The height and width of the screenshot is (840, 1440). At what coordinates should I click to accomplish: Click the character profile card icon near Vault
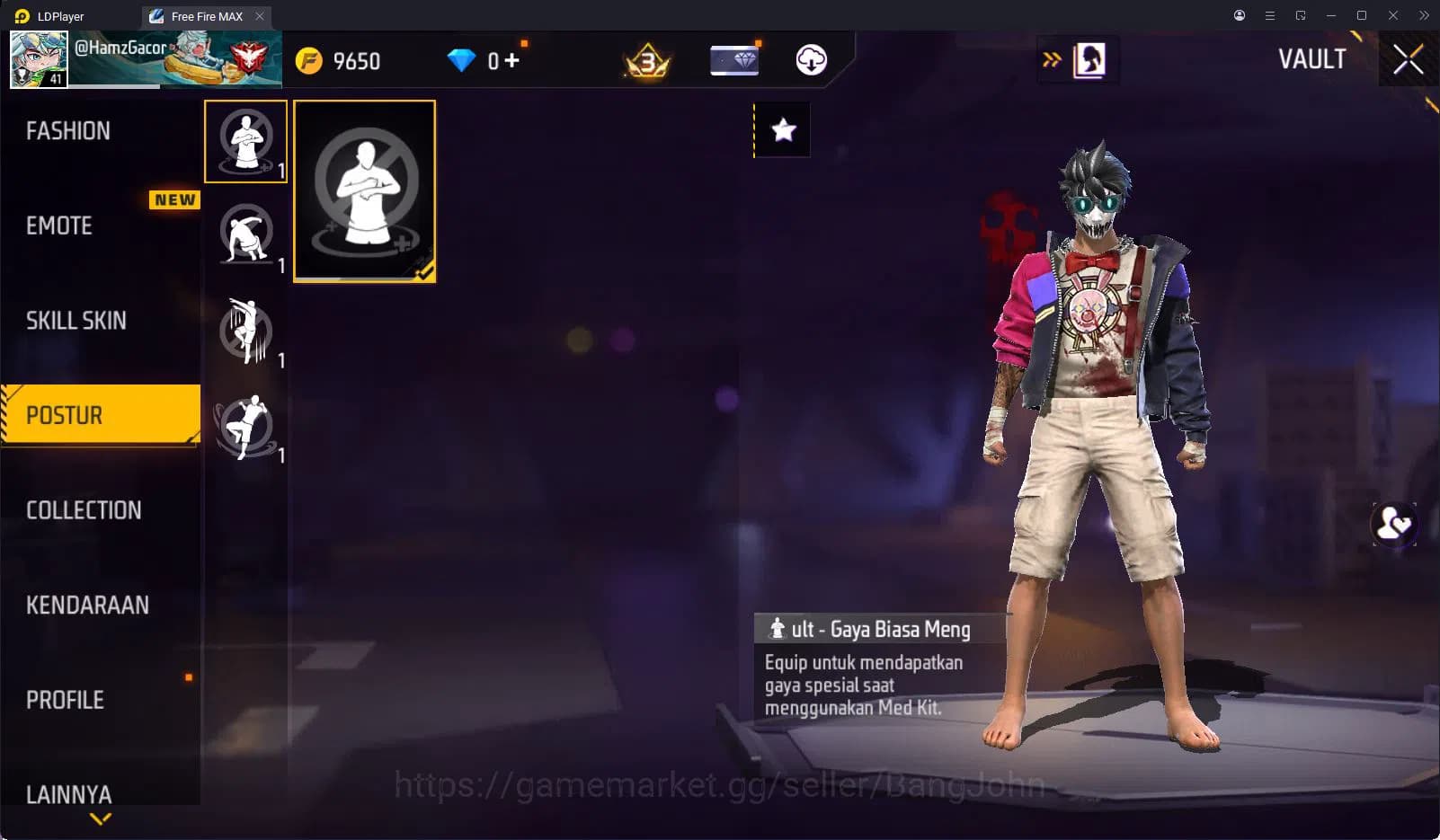[1089, 59]
